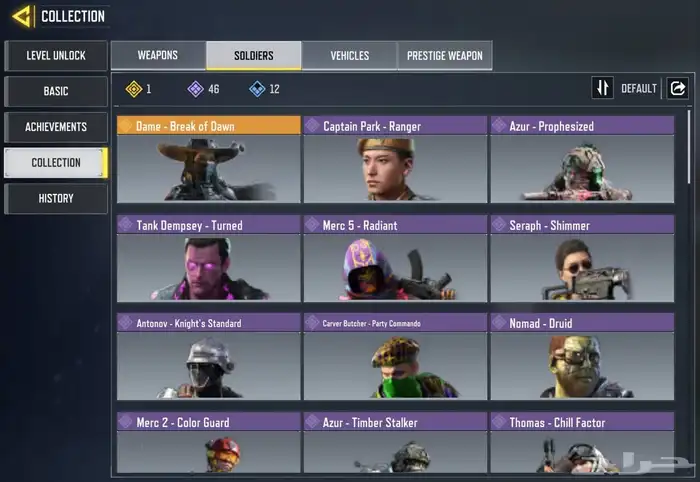Go back using the yellow arrow button
Viewport: 700px width, 482px height.
(x=21, y=16)
